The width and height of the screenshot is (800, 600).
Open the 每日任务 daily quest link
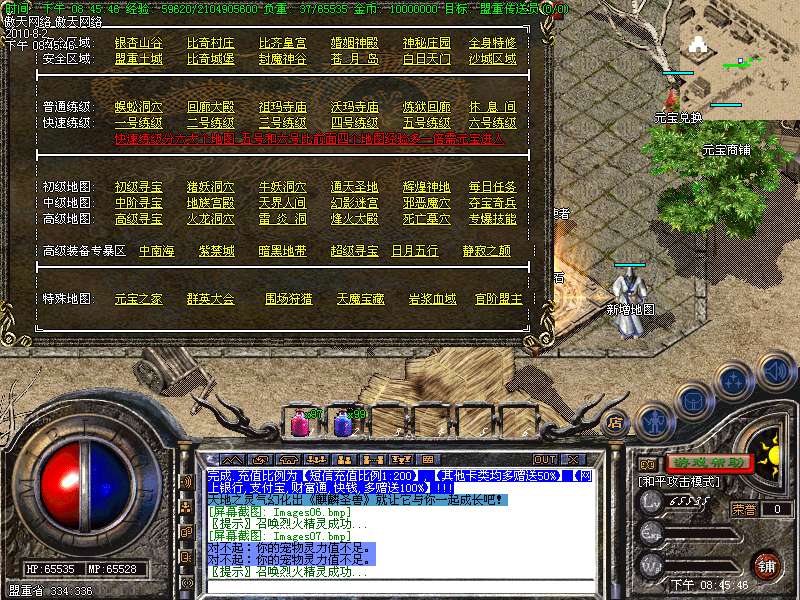click(494, 187)
